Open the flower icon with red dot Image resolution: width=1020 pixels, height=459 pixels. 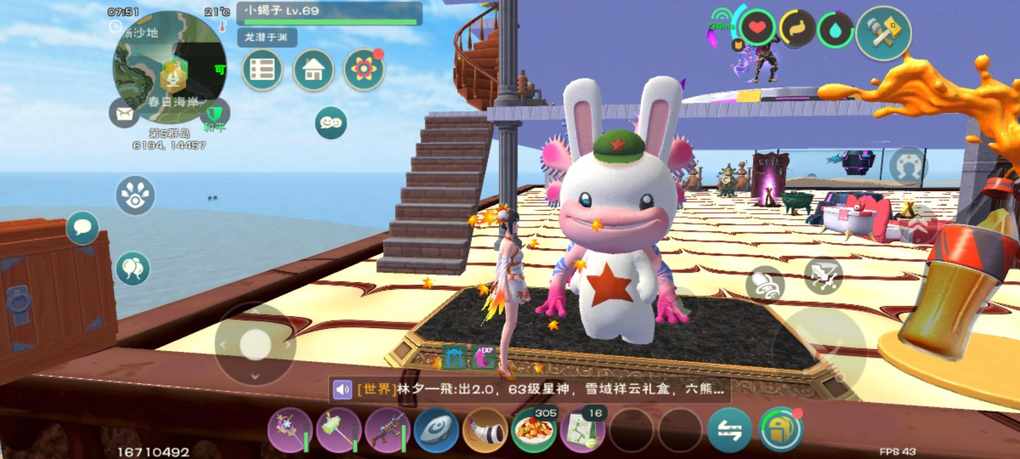[x=364, y=69]
